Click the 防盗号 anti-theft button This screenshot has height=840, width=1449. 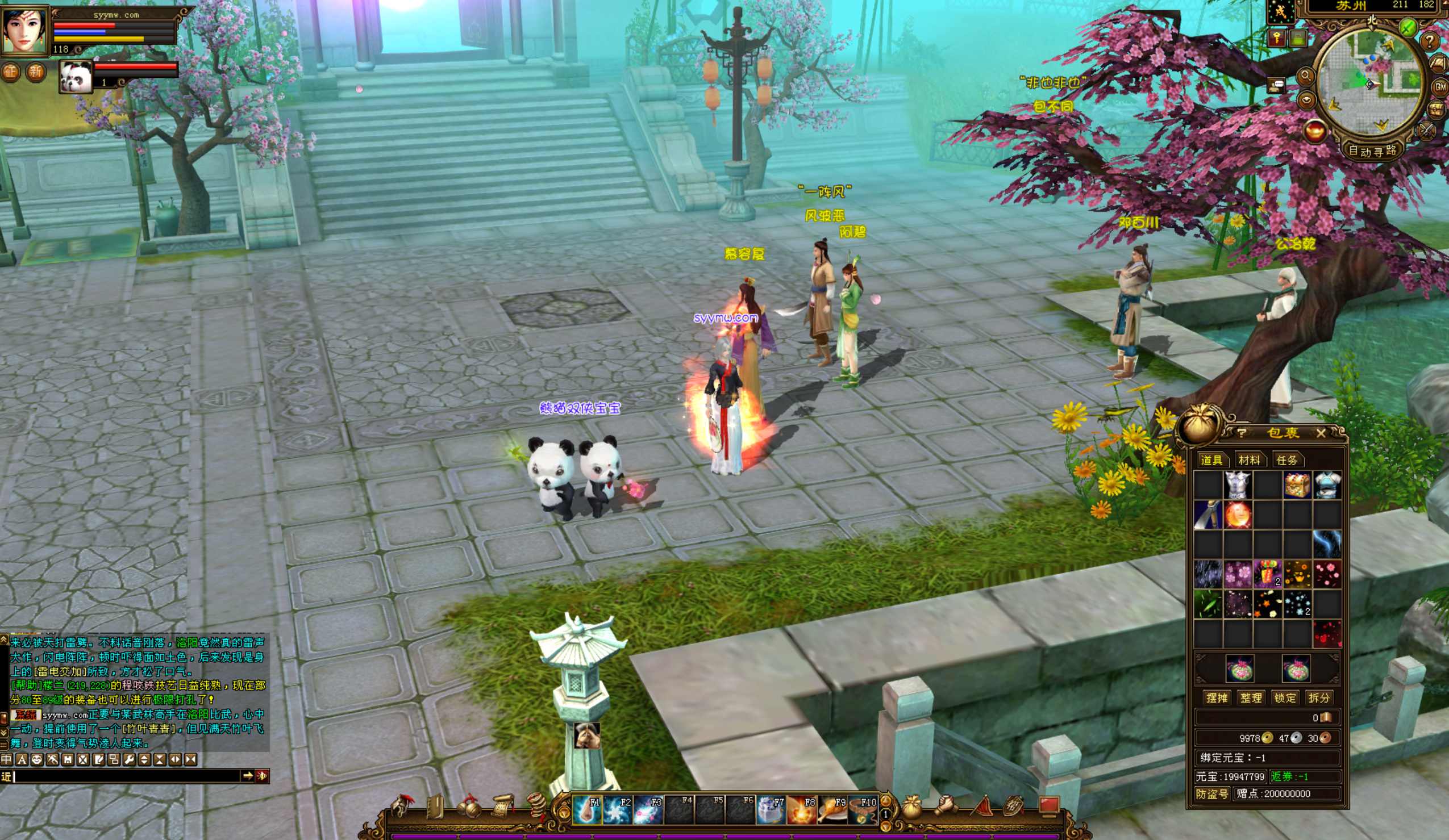tap(1212, 793)
